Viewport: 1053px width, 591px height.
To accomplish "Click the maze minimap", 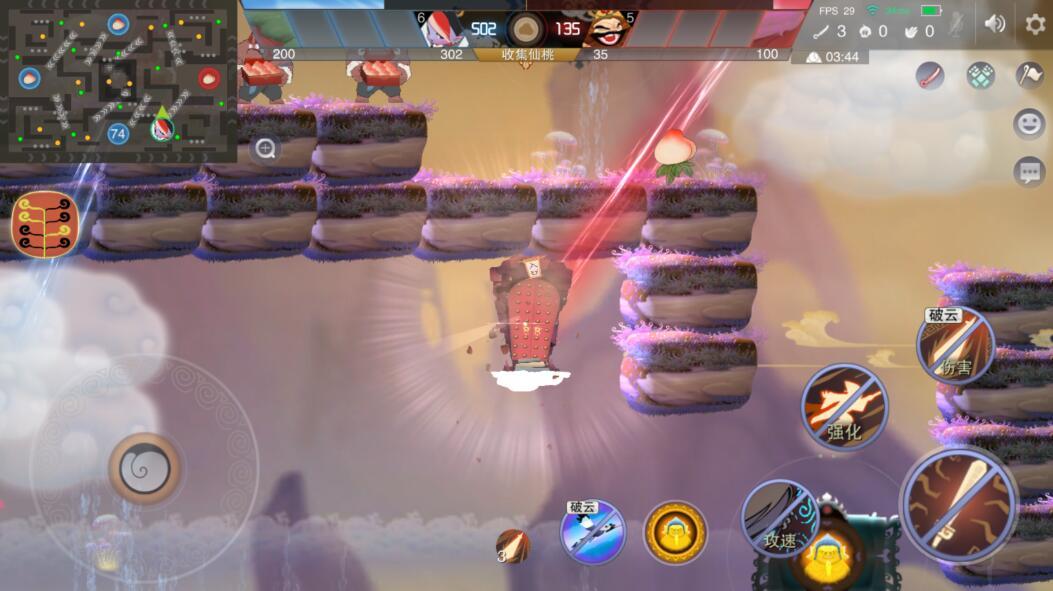I will (118, 80).
